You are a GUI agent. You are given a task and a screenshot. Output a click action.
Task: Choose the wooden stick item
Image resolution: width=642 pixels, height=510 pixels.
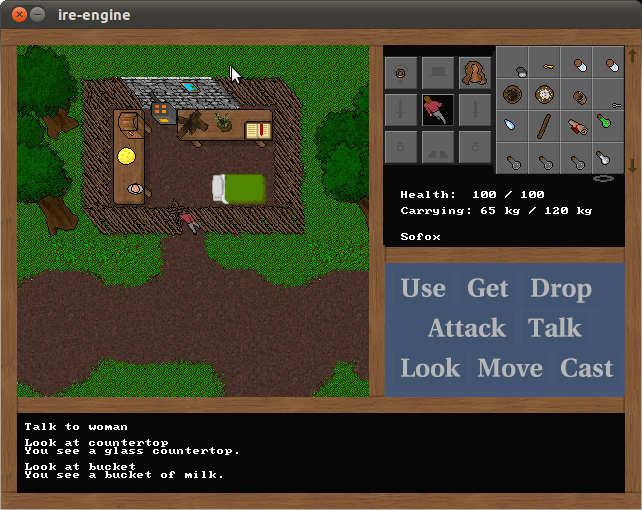pos(545,126)
